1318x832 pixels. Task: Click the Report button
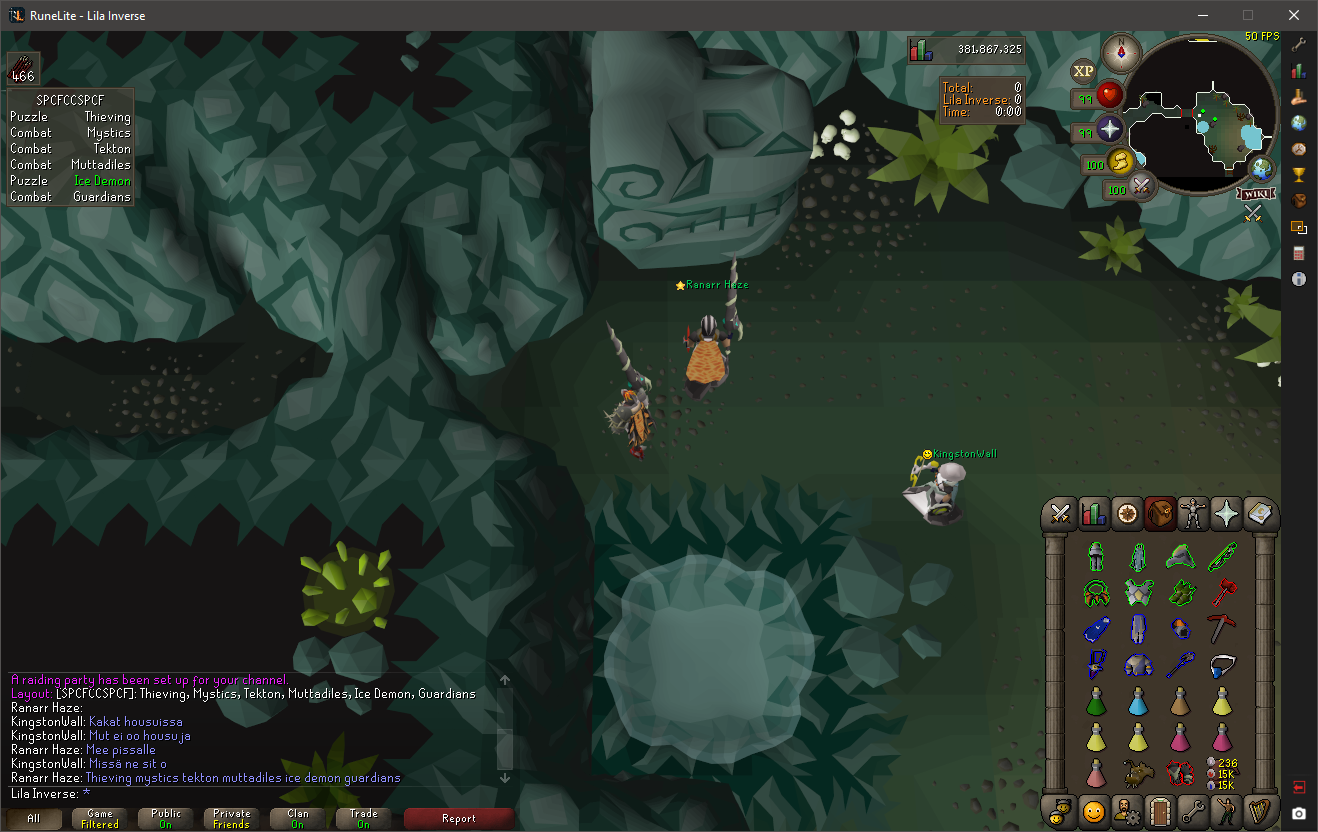[459, 818]
